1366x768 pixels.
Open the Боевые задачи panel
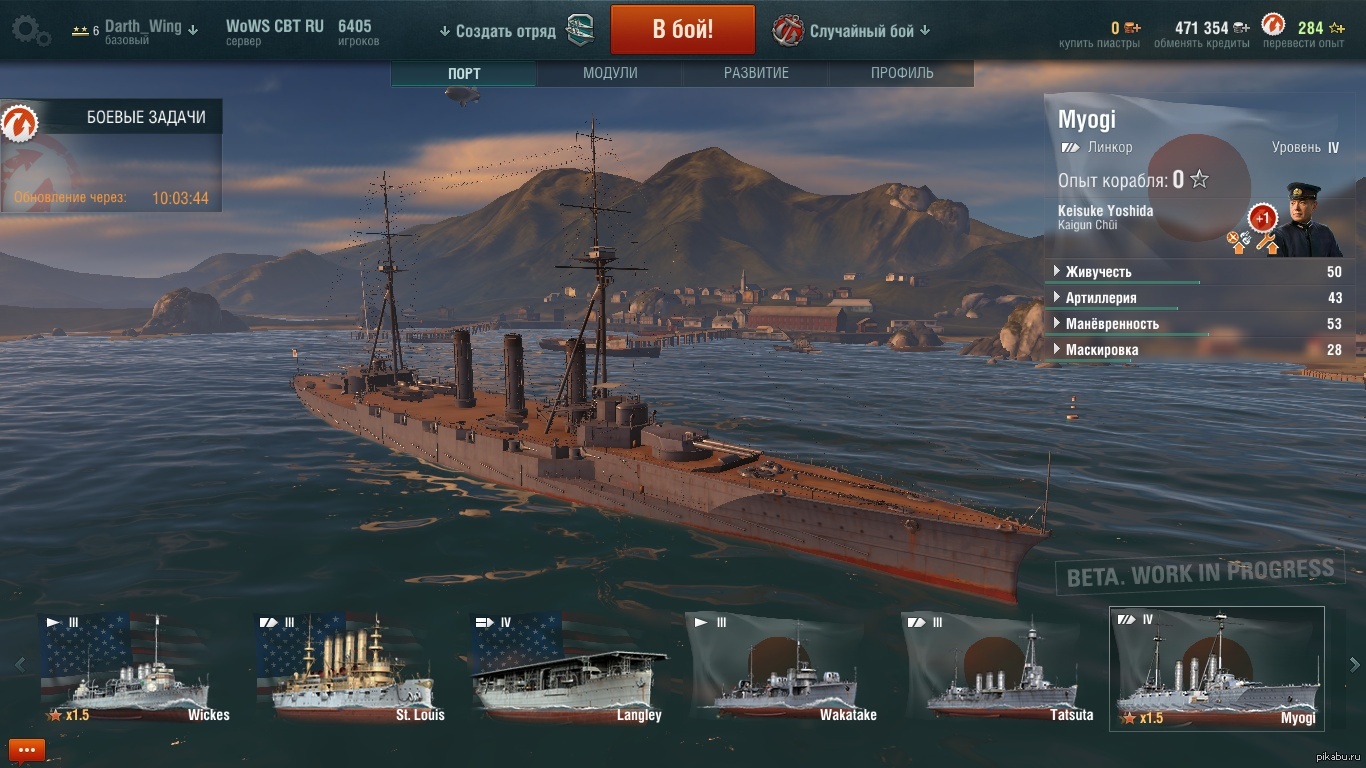pos(112,118)
